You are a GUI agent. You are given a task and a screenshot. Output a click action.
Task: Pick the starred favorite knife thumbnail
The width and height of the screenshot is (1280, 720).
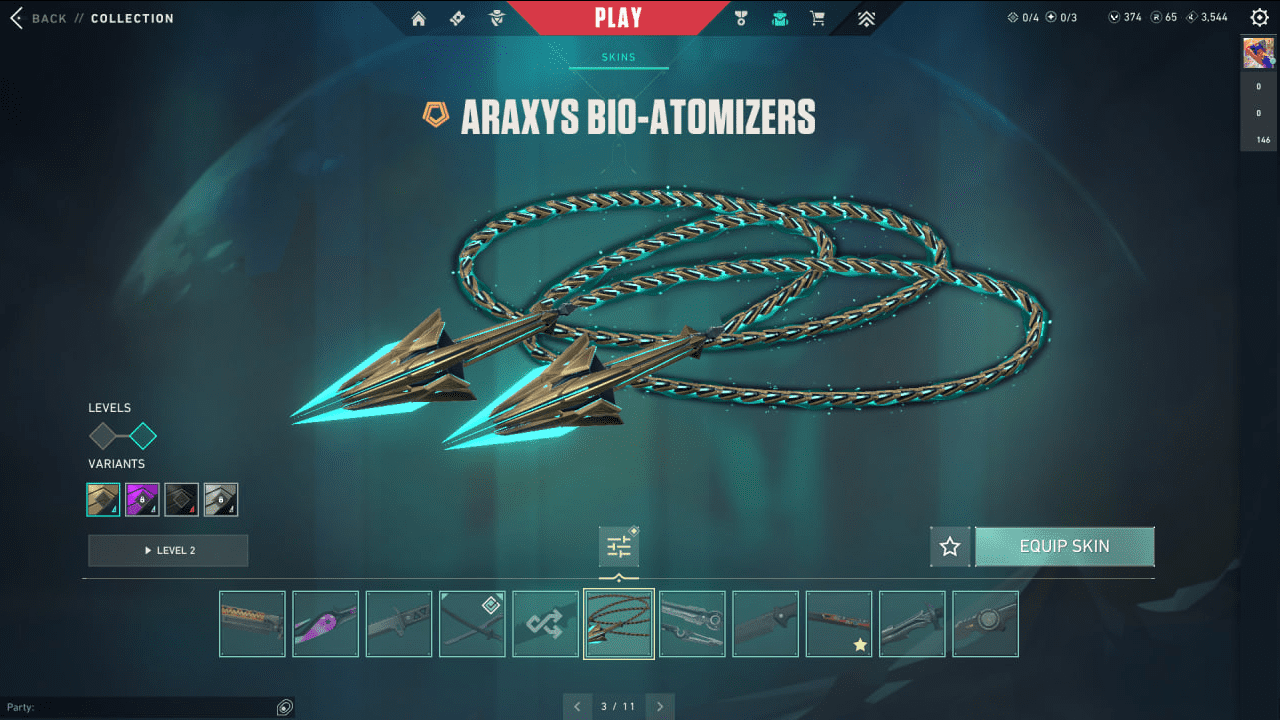click(839, 624)
